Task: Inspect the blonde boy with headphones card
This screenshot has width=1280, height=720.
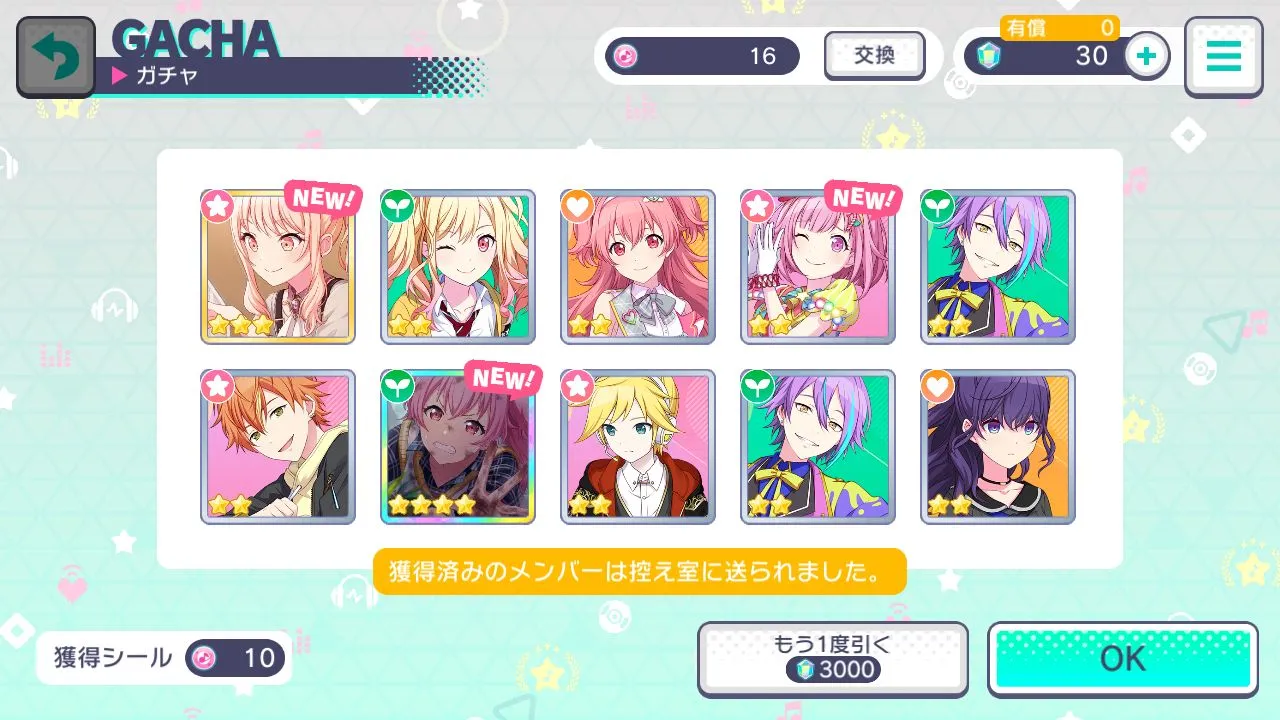Action: 638,447
